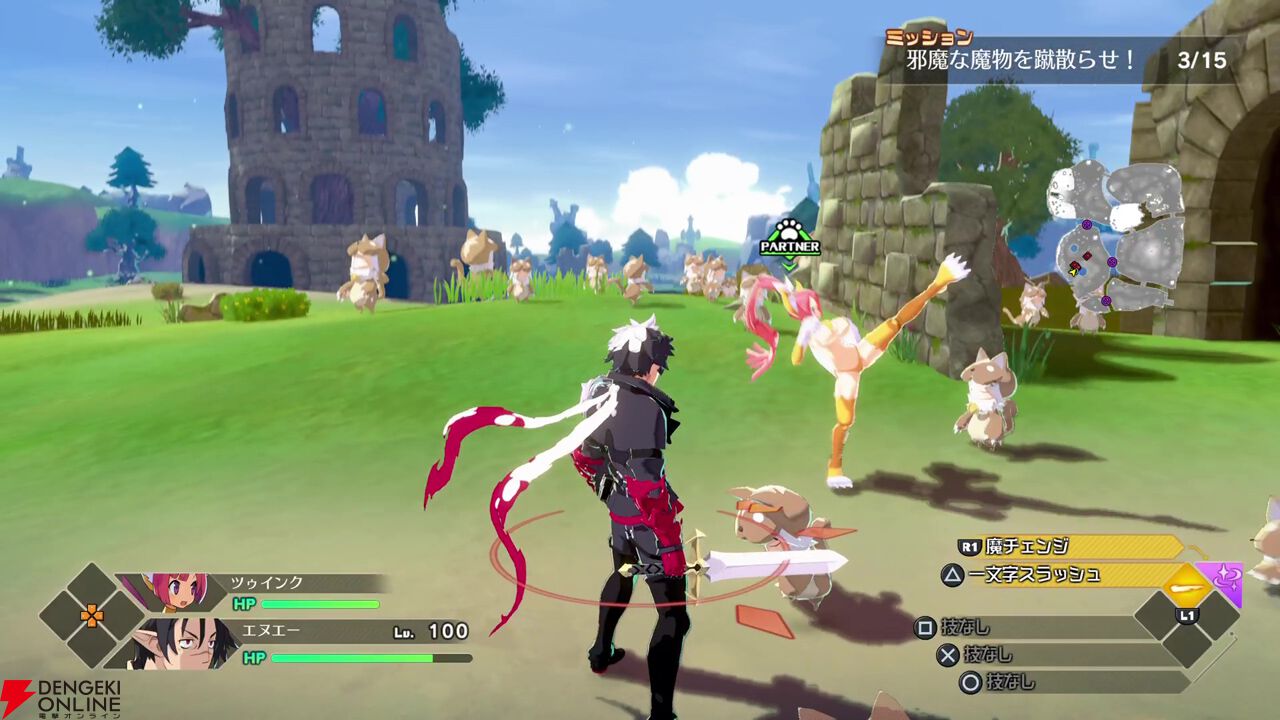Image resolution: width=1280 pixels, height=720 pixels.
Task: Use the 一文字スラッシュ skill
Action: tap(1050, 574)
